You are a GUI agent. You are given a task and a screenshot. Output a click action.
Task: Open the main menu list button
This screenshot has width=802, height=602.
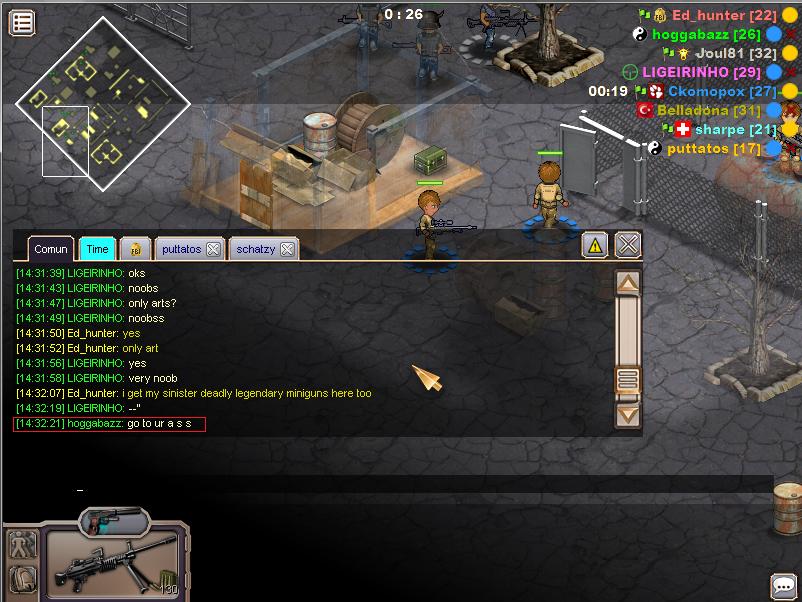[22, 22]
